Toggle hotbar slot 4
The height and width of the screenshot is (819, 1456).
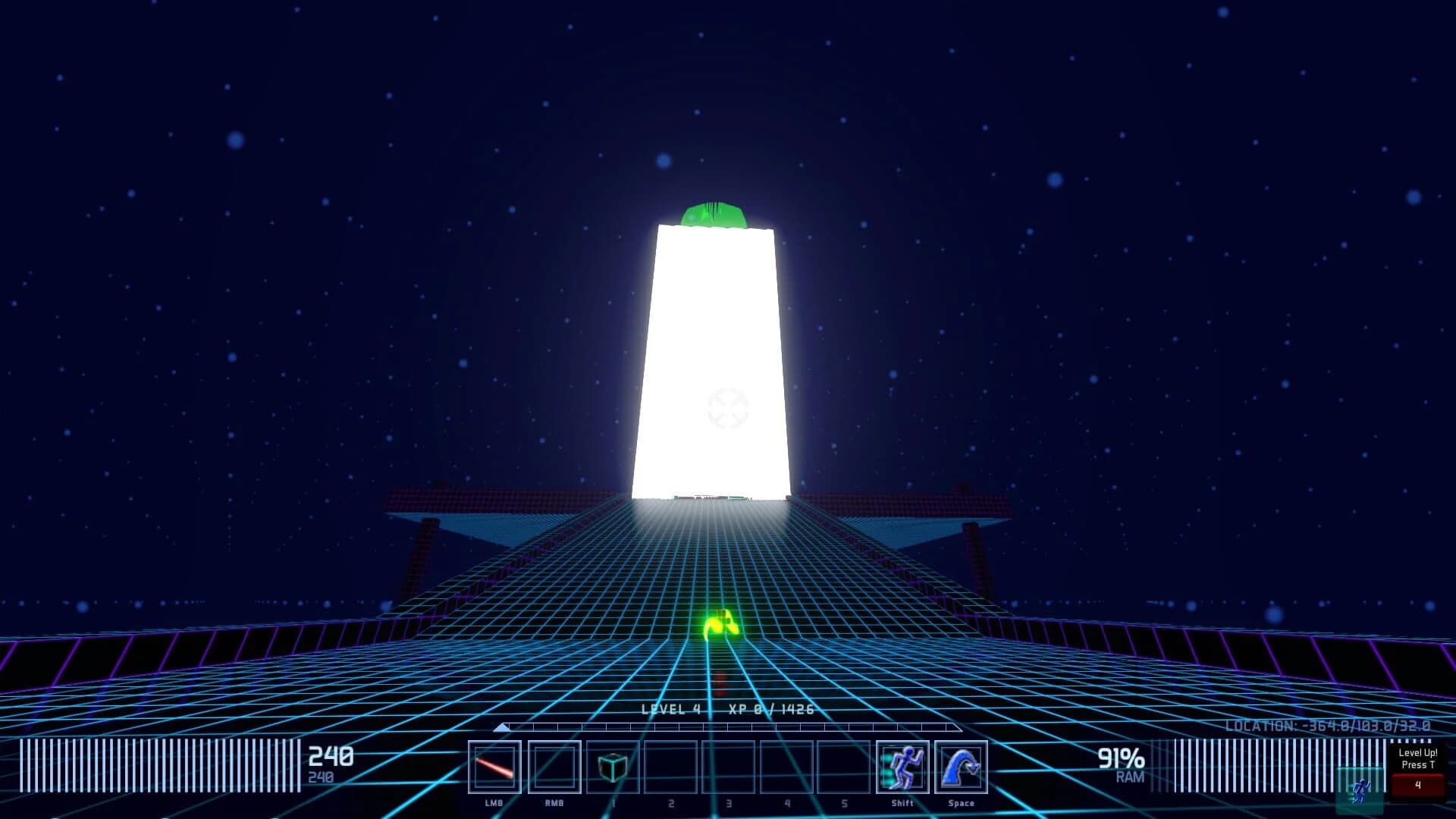pos(786,766)
